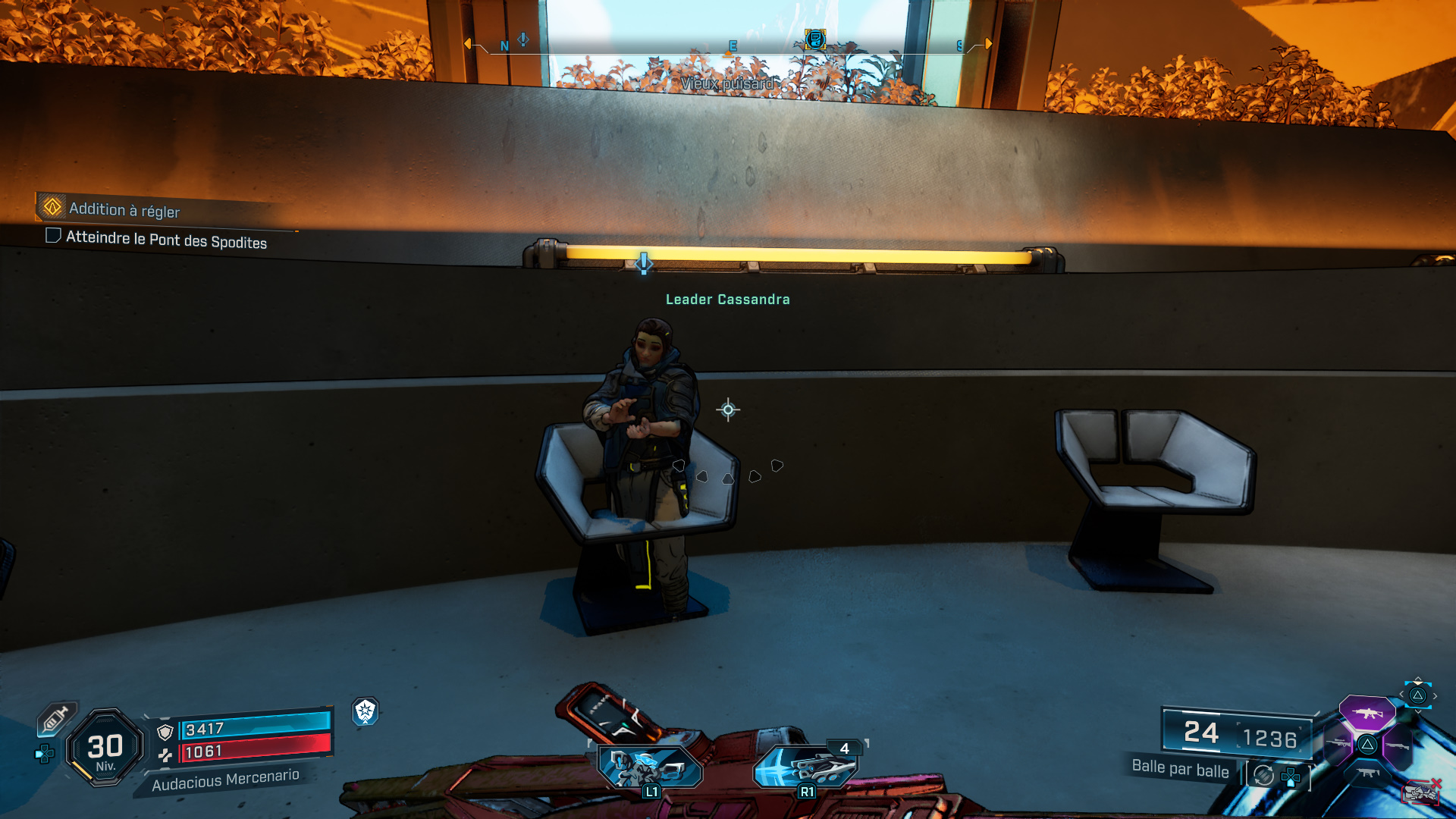Toggle the waypoint marker beside the N compass letter
The height and width of the screenshot is (819, 1456).
(x=522, y=39)
